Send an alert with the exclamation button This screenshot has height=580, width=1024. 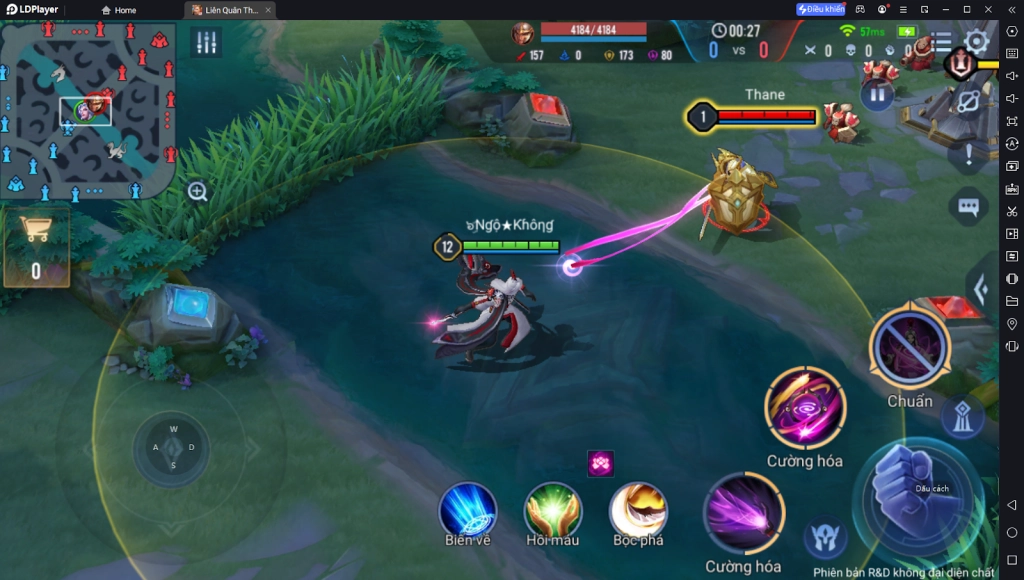pos(968,154)
